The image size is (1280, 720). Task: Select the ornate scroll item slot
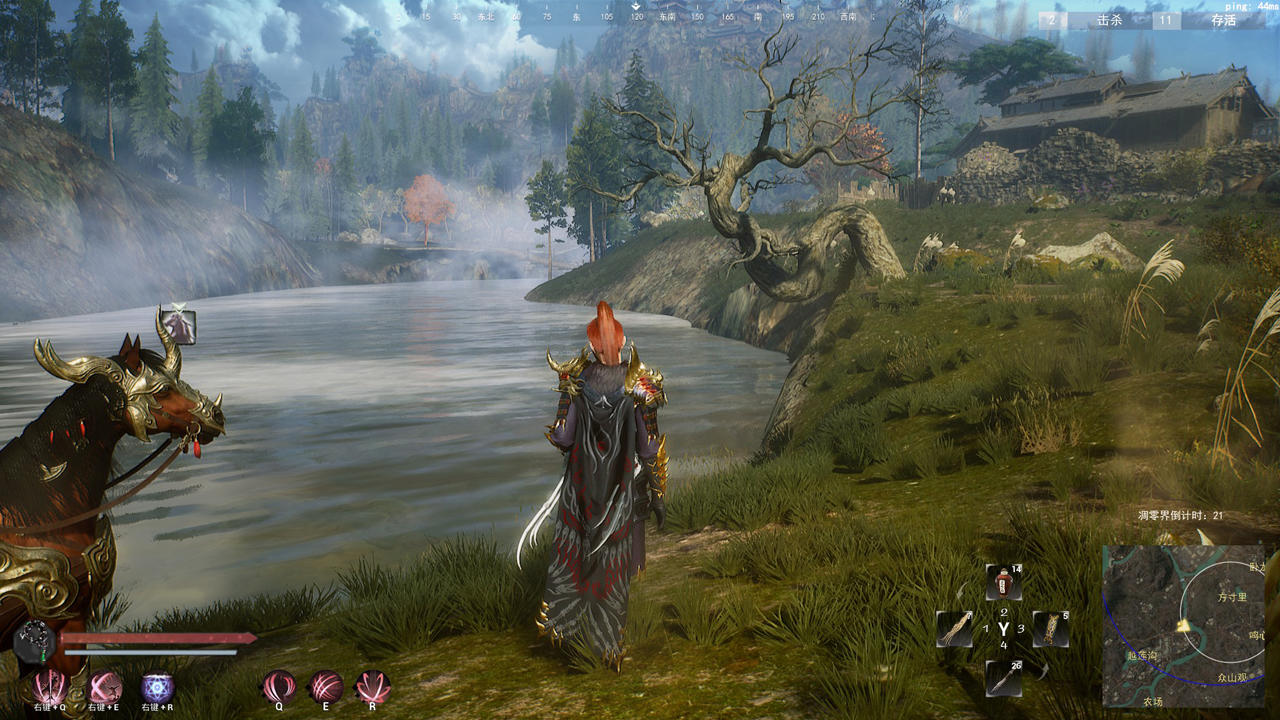click(x=1051, y=629)
